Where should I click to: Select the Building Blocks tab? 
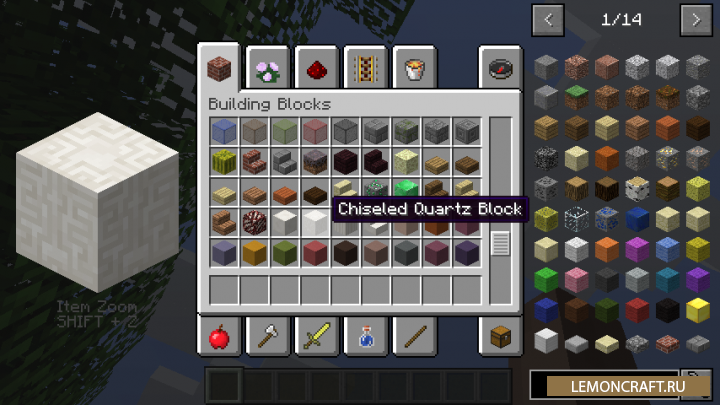pyautogui.click(x=218, y=69)
